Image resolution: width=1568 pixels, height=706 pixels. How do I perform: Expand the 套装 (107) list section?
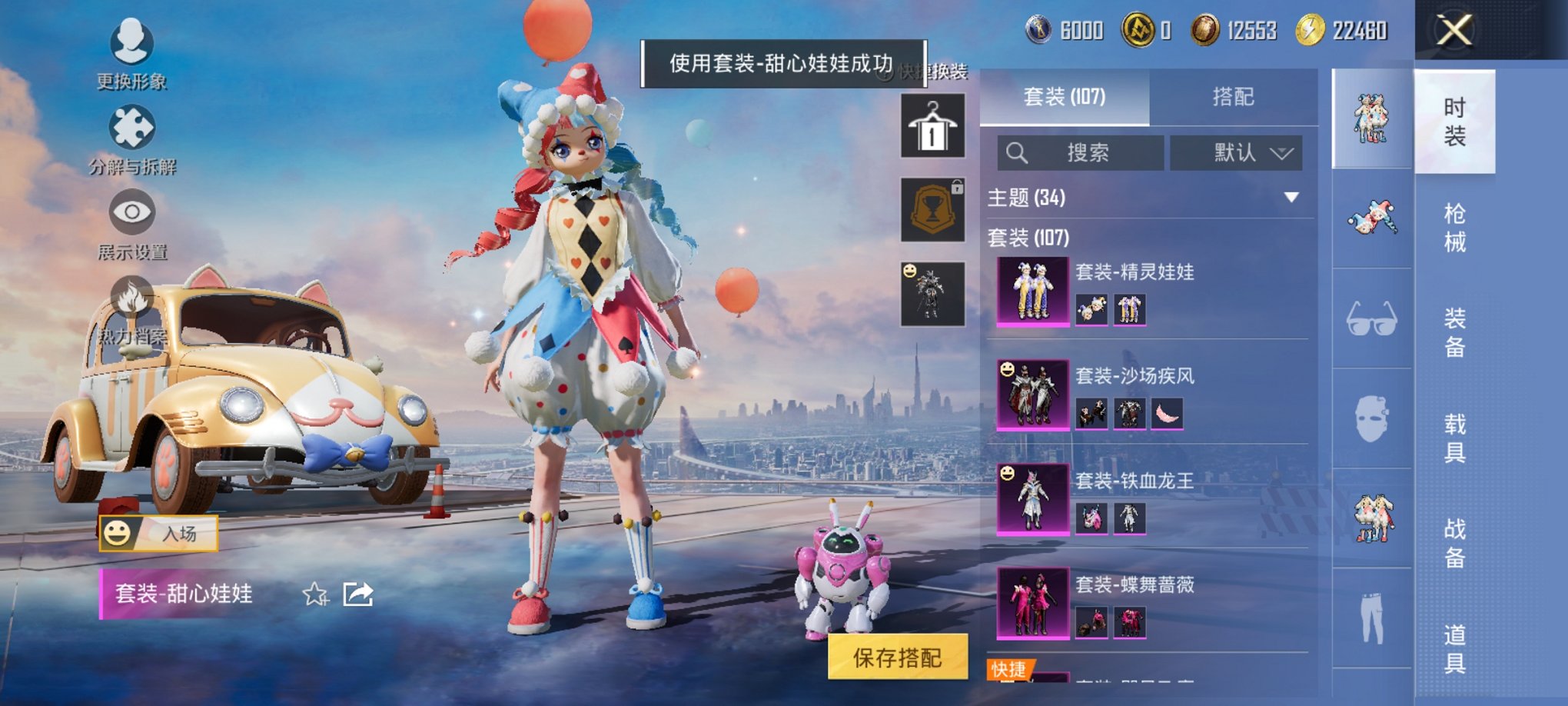click(x=1028, y=238)
